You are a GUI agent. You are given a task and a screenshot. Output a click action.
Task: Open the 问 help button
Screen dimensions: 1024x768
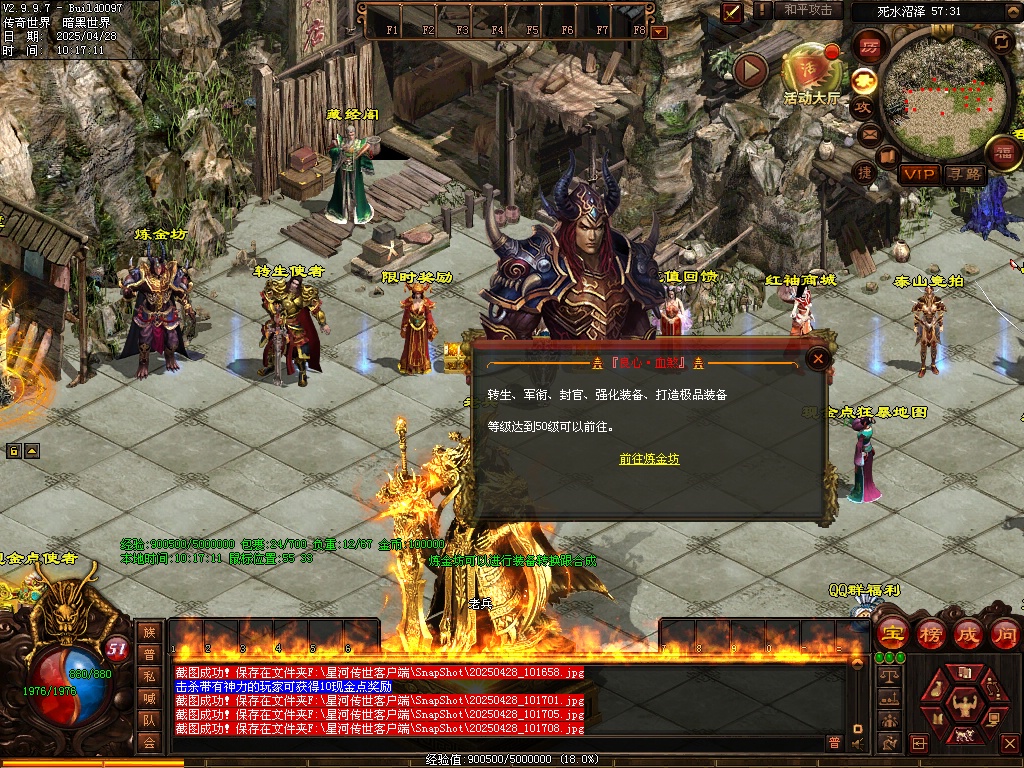(x=1004, y=633)
